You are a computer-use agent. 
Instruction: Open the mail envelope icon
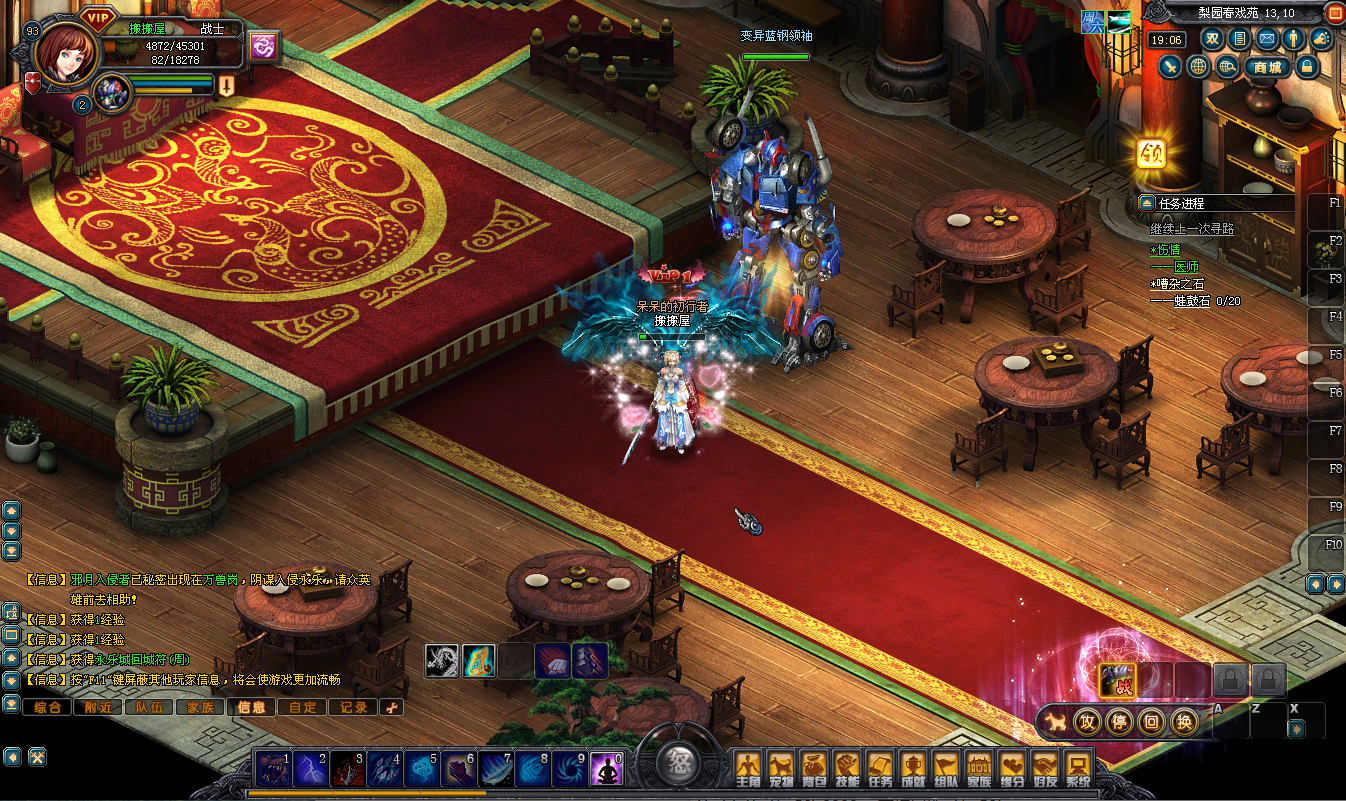tap(1267, 39)
